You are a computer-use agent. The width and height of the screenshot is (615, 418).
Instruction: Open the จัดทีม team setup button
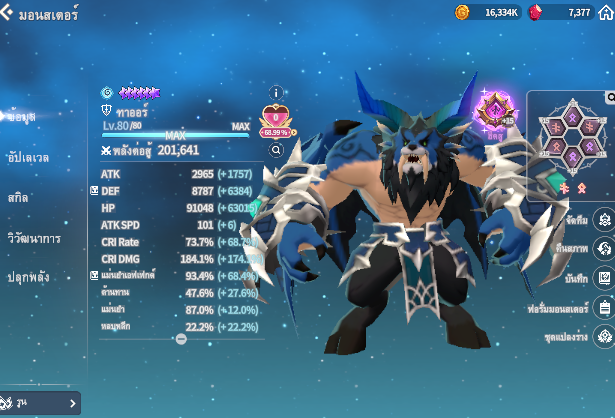pos(604,219)
